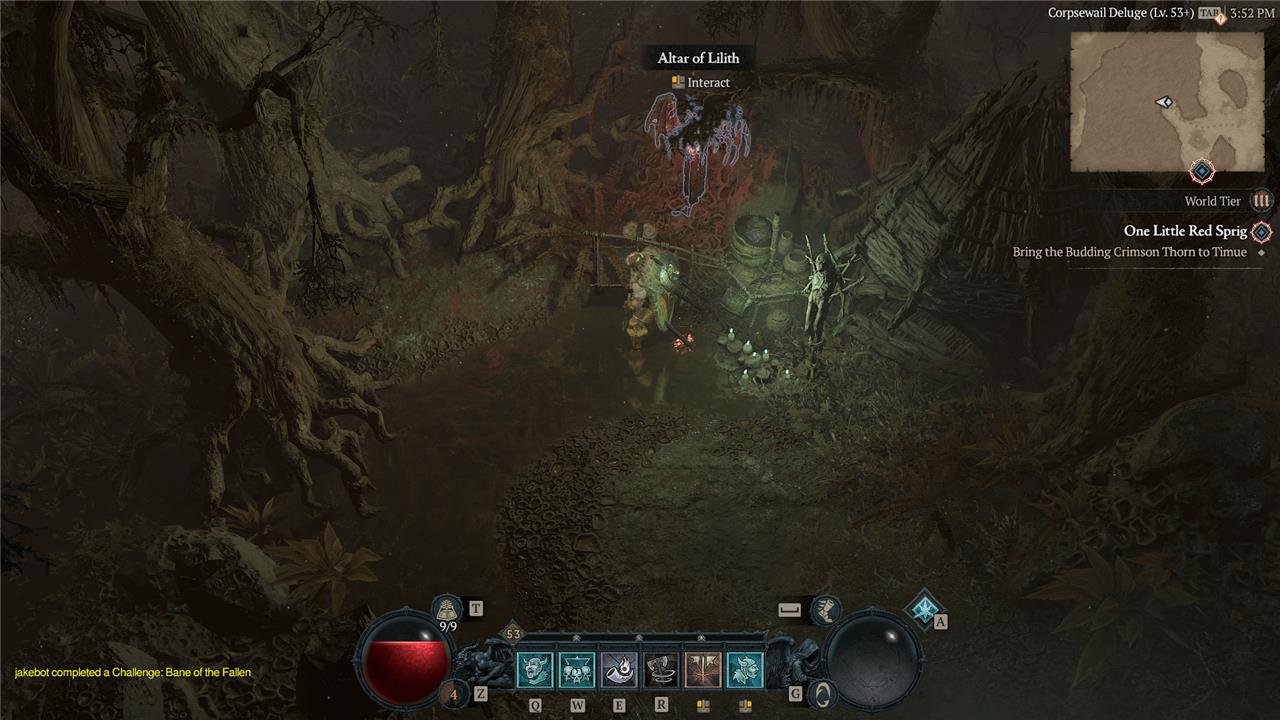The width and height of the screenshot is (1280, 720).
Task: Click the mount ring icon
Action: (x=822, y=692)
